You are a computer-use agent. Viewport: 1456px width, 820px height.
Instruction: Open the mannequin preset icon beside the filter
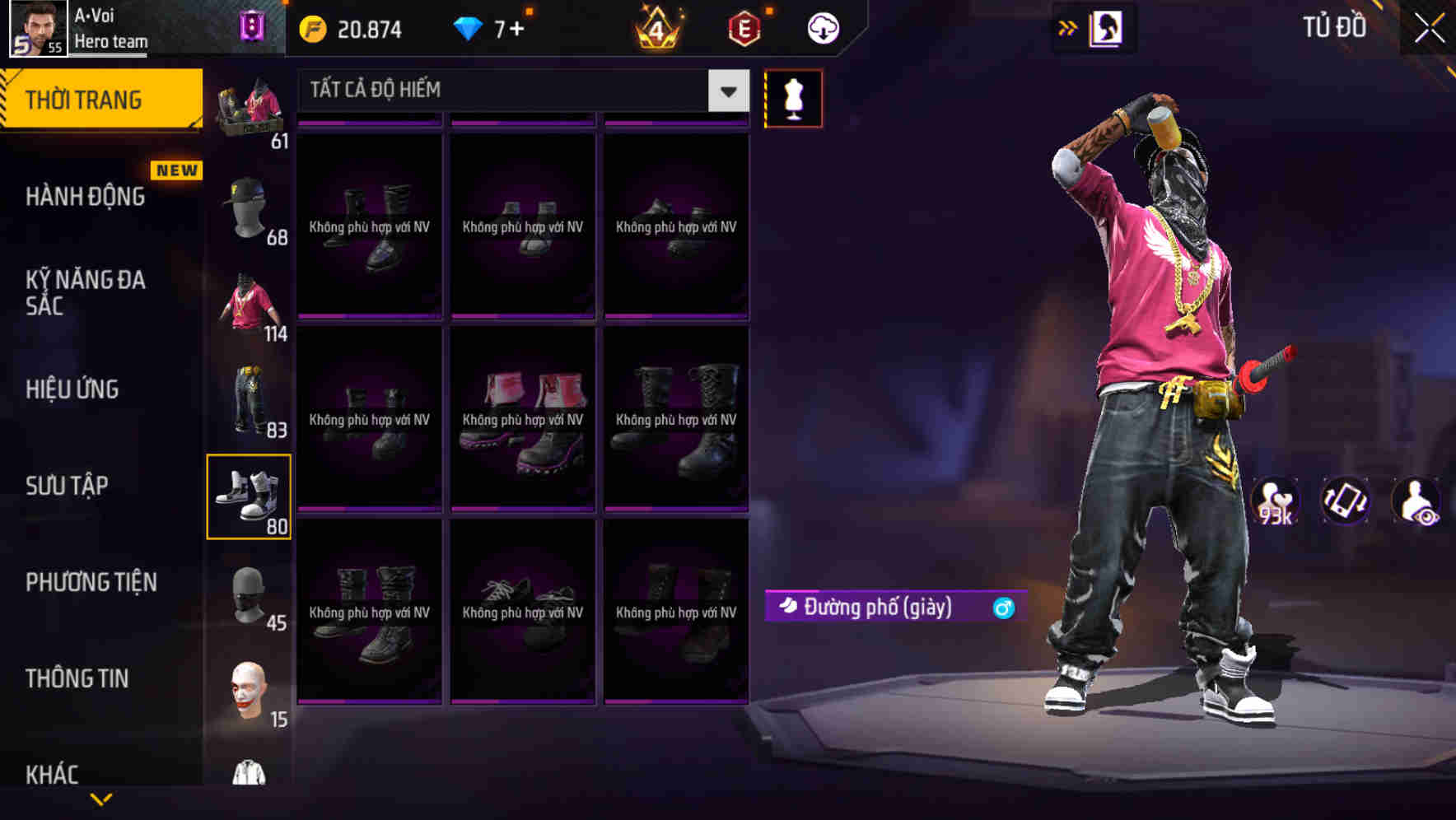[793, 98]
